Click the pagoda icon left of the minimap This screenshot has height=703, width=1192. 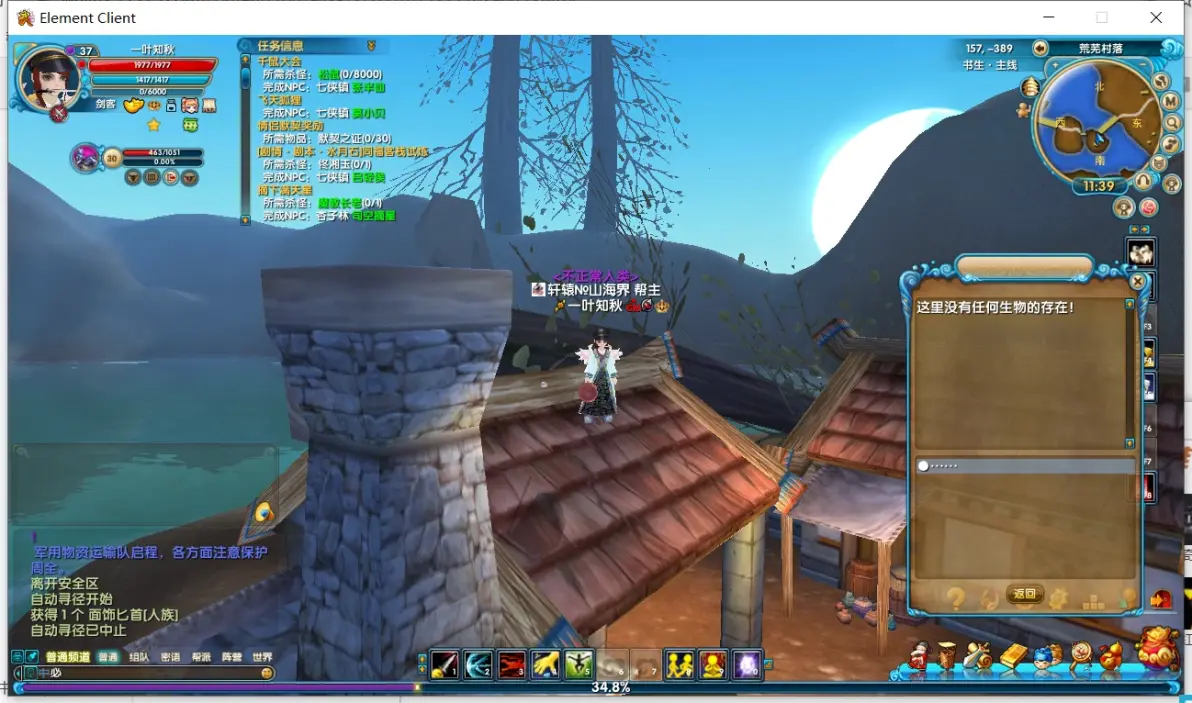pyautogui.click(x=1029, y=88)
